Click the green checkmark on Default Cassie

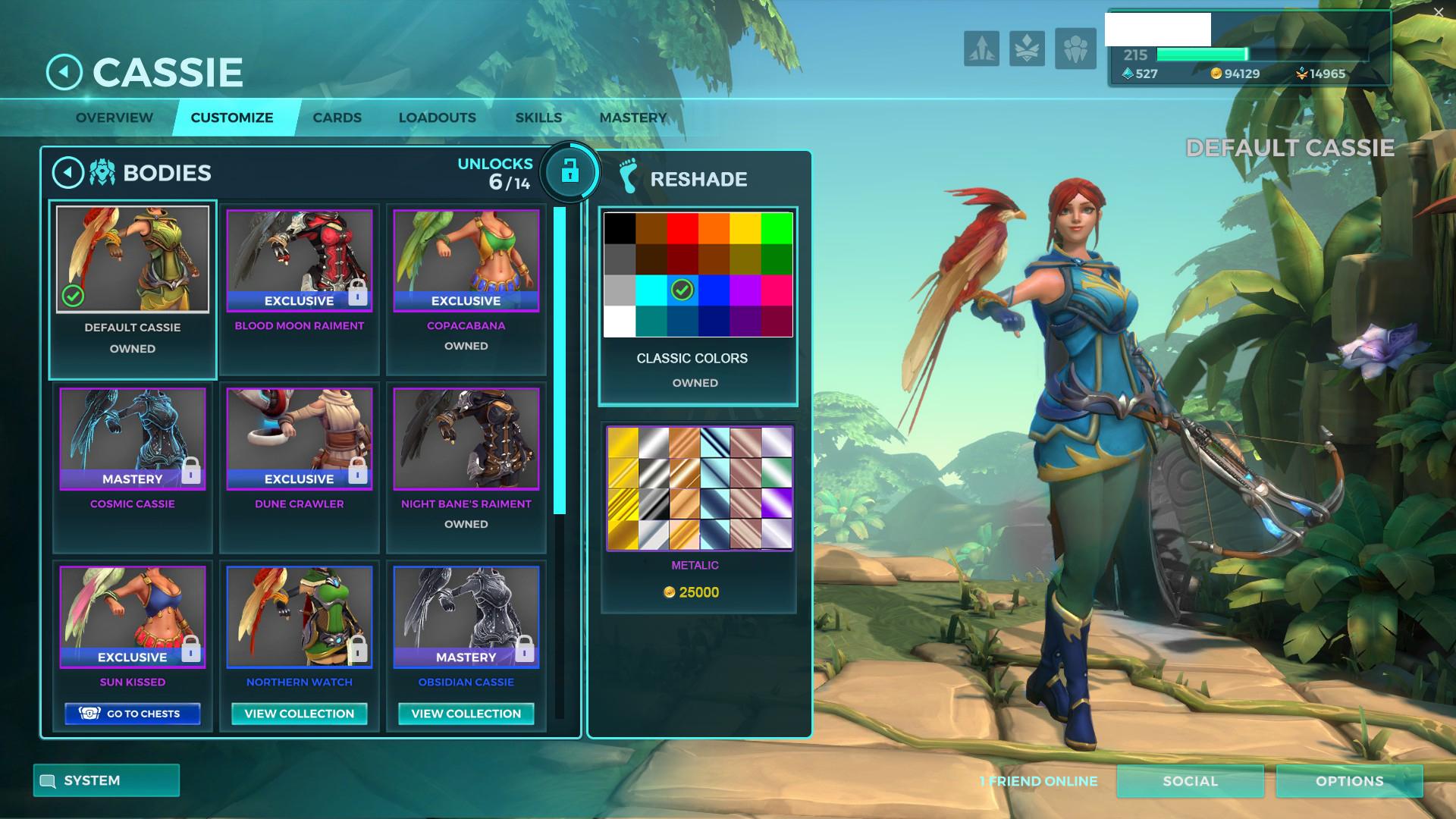[72, 297]
